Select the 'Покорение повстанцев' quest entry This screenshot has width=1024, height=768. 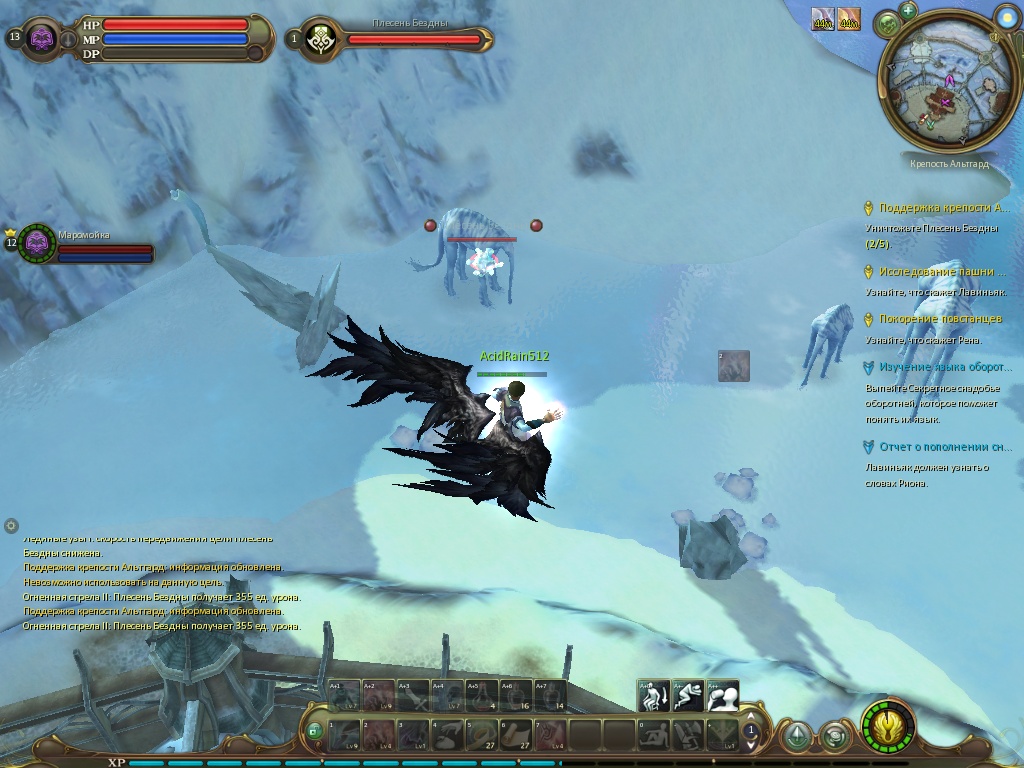(x=940, y=319)
